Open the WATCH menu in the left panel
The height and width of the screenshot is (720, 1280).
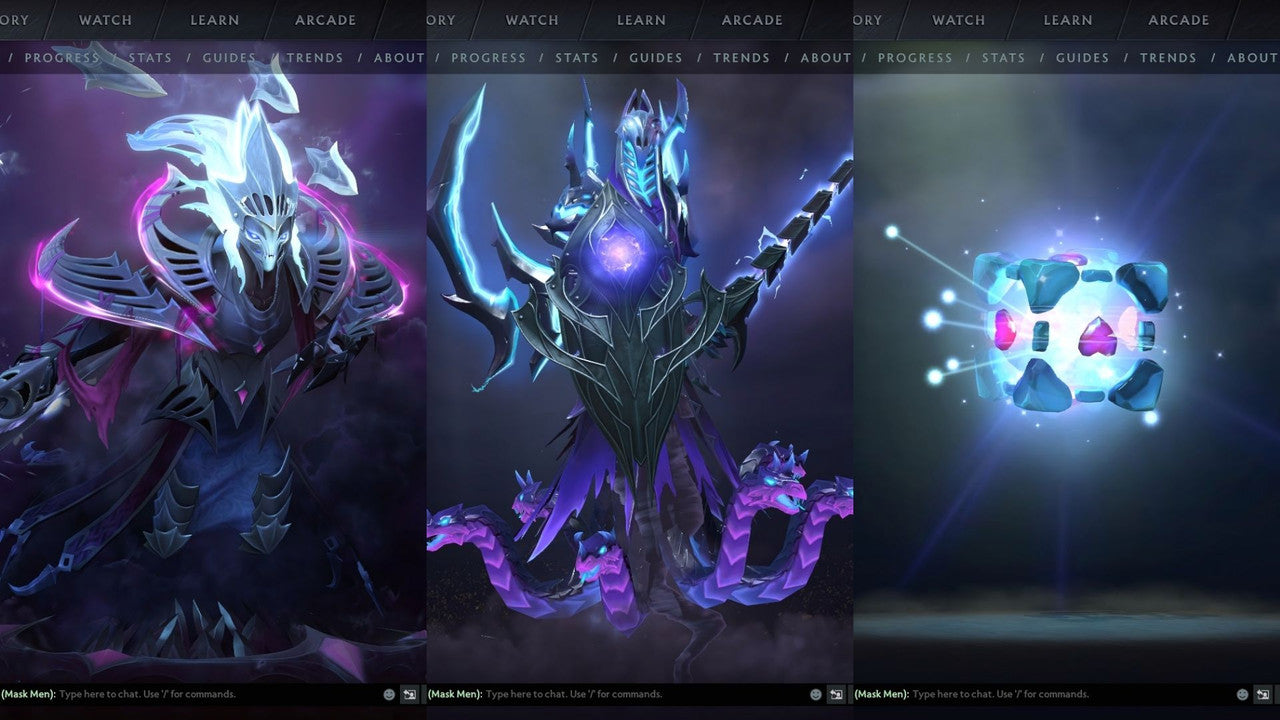pyautogui.click(x=104, y=20)
